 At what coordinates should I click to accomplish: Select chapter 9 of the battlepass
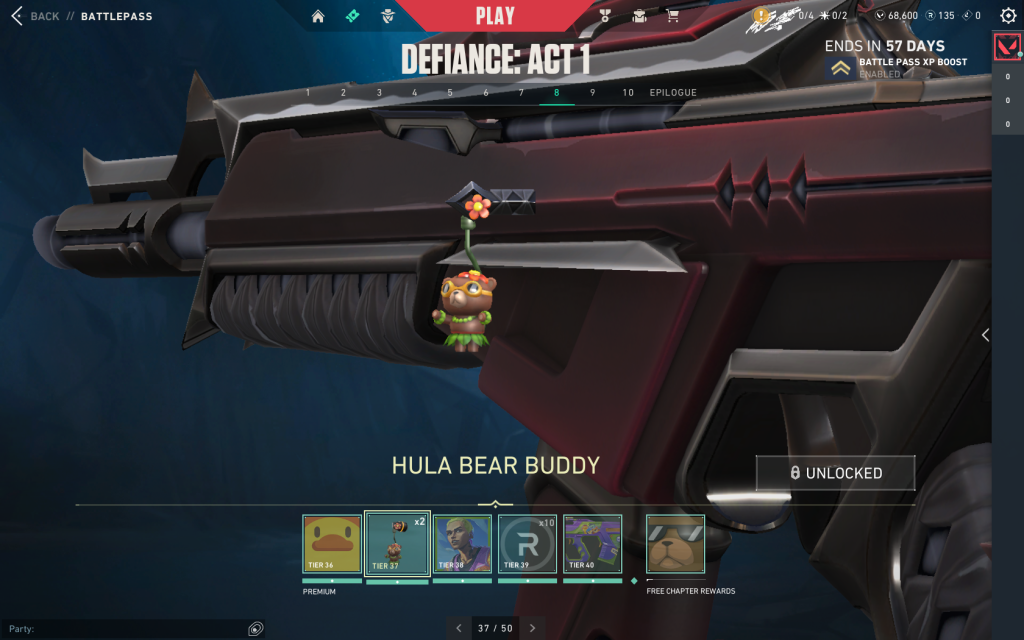[x=592, y=93]
